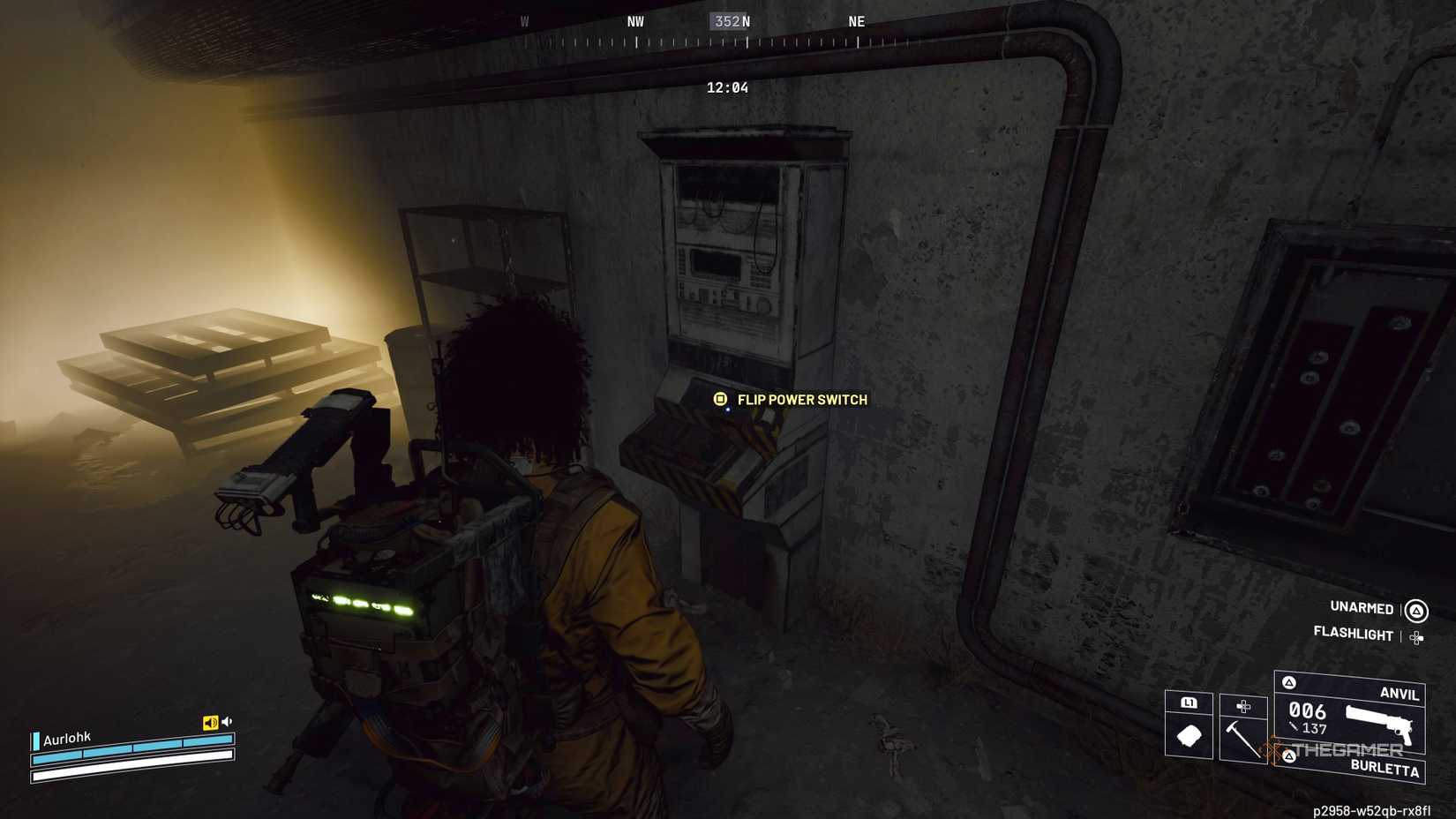Click the yellow speaker voice chat icon
Screen dimensions: 1456x819
[x=210, y=721]
